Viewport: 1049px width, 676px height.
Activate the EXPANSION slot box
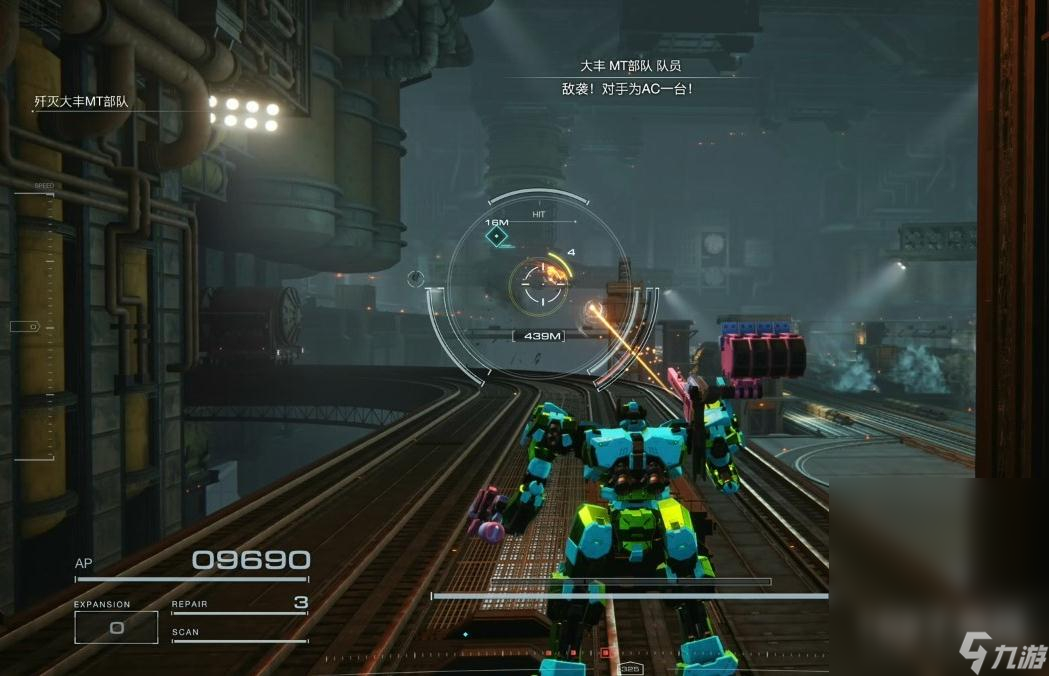coord(116,627)
